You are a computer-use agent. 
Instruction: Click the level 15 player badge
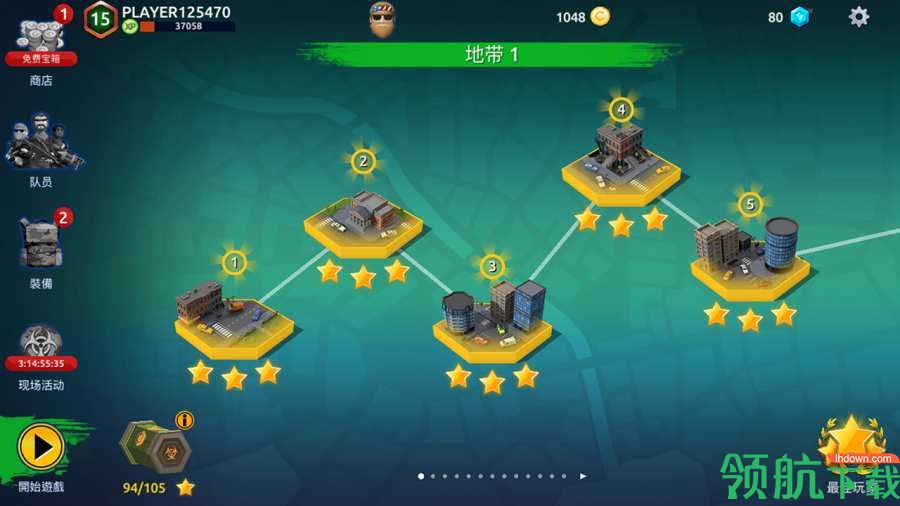(100, 18)
